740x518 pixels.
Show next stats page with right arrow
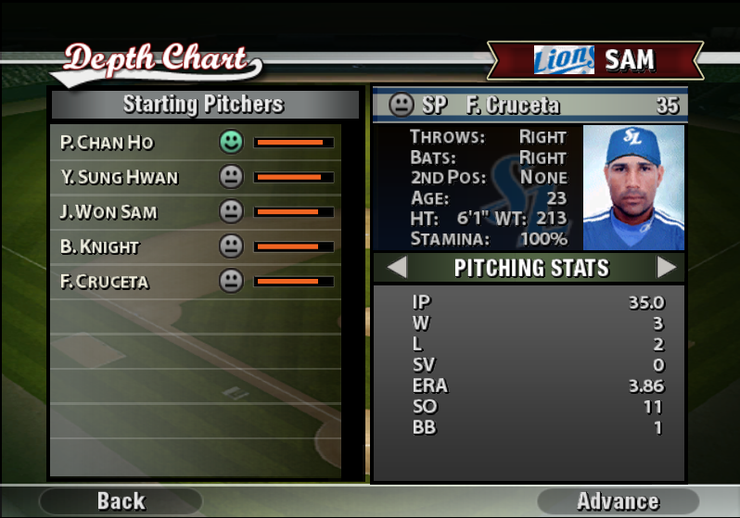(x=666, y=268)
